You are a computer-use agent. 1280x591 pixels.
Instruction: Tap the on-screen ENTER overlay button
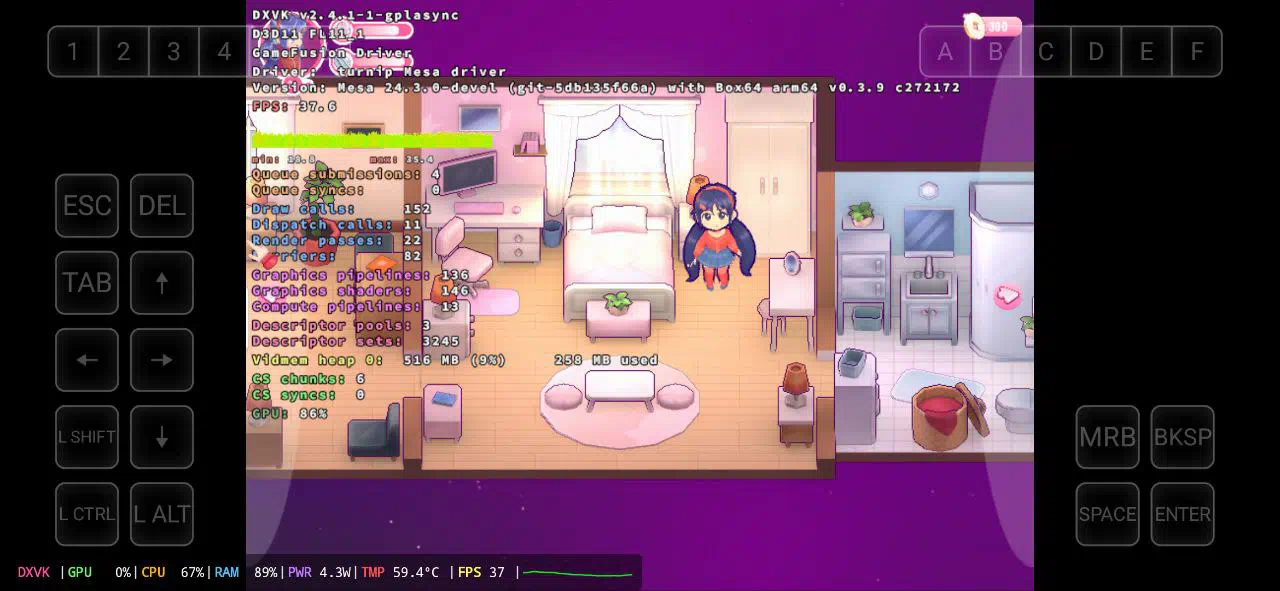pos(1182,514)
